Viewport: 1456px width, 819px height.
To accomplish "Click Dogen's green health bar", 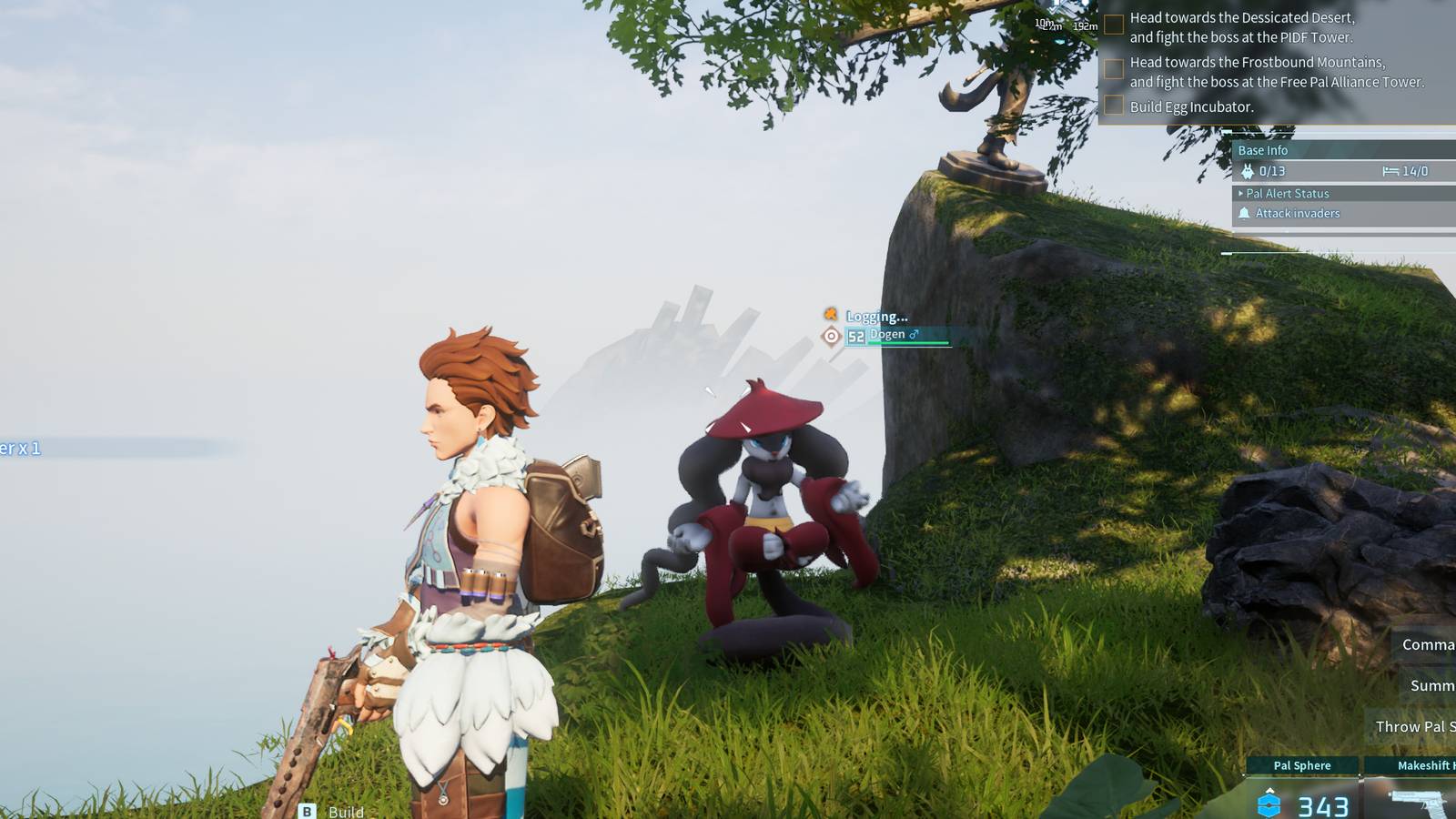I will (x=908, y=343).
